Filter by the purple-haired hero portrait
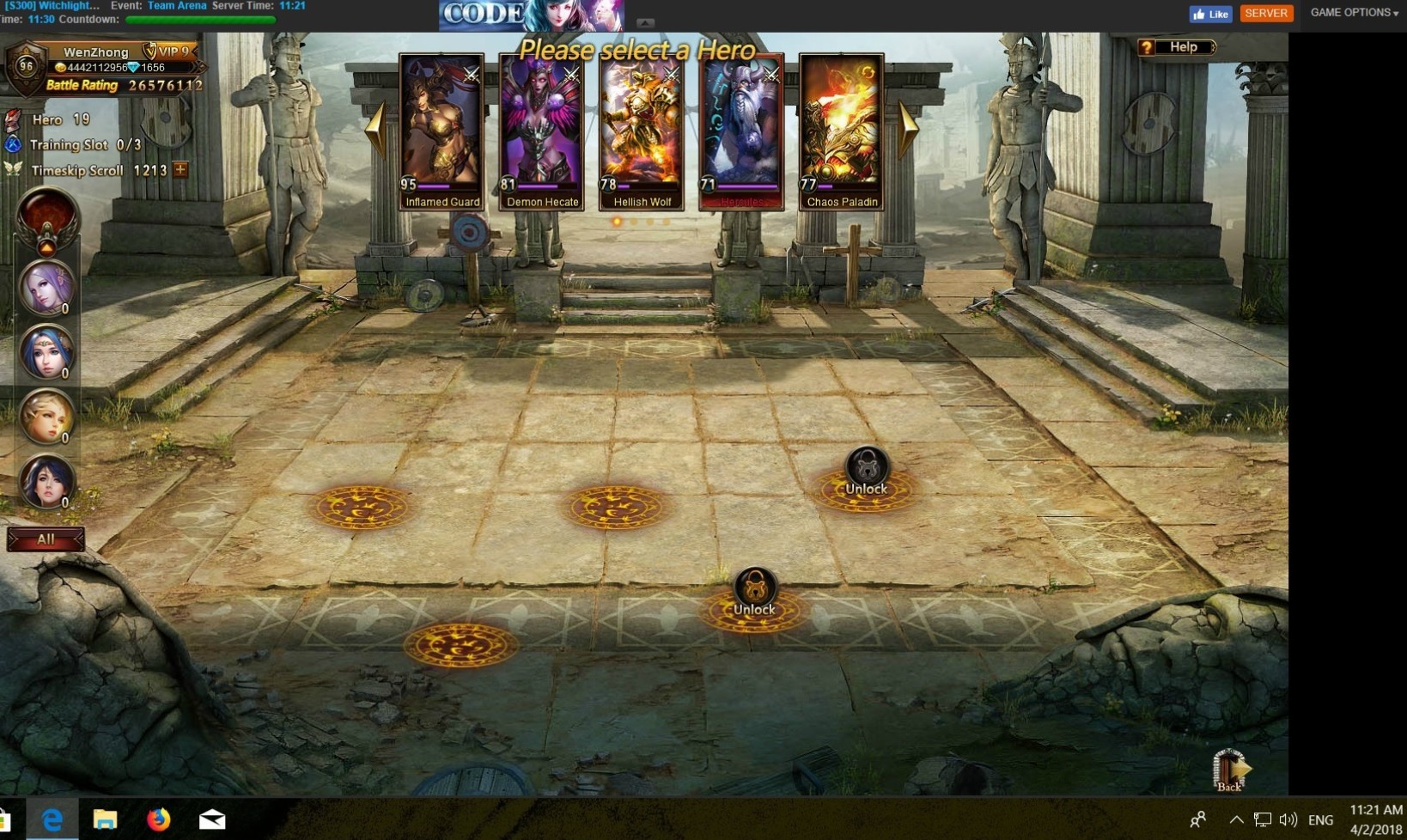The width and height of the screenshot is (1407, 840). click(x=46, y=288)
